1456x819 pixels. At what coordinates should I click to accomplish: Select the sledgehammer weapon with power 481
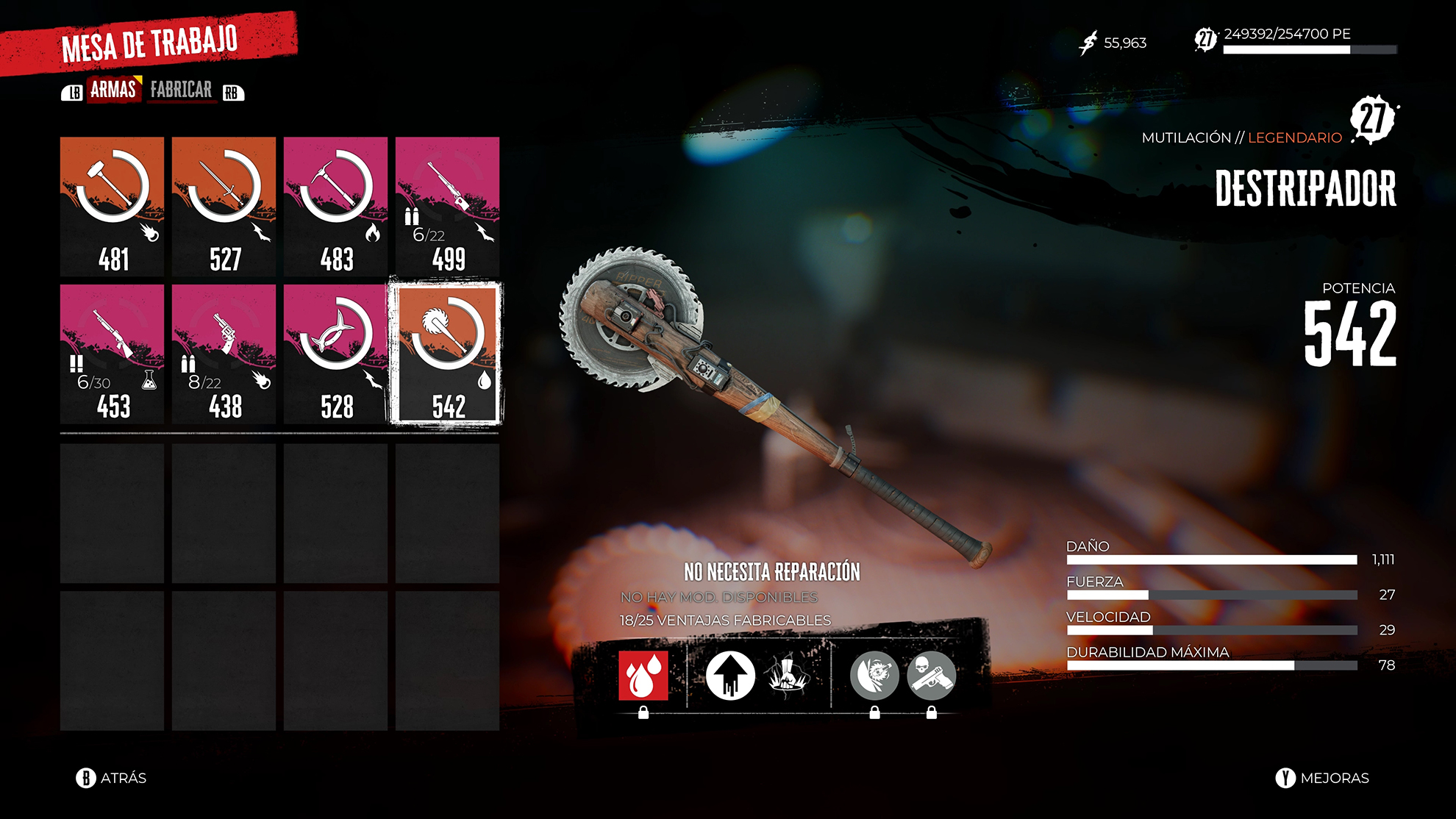[112, 206]
